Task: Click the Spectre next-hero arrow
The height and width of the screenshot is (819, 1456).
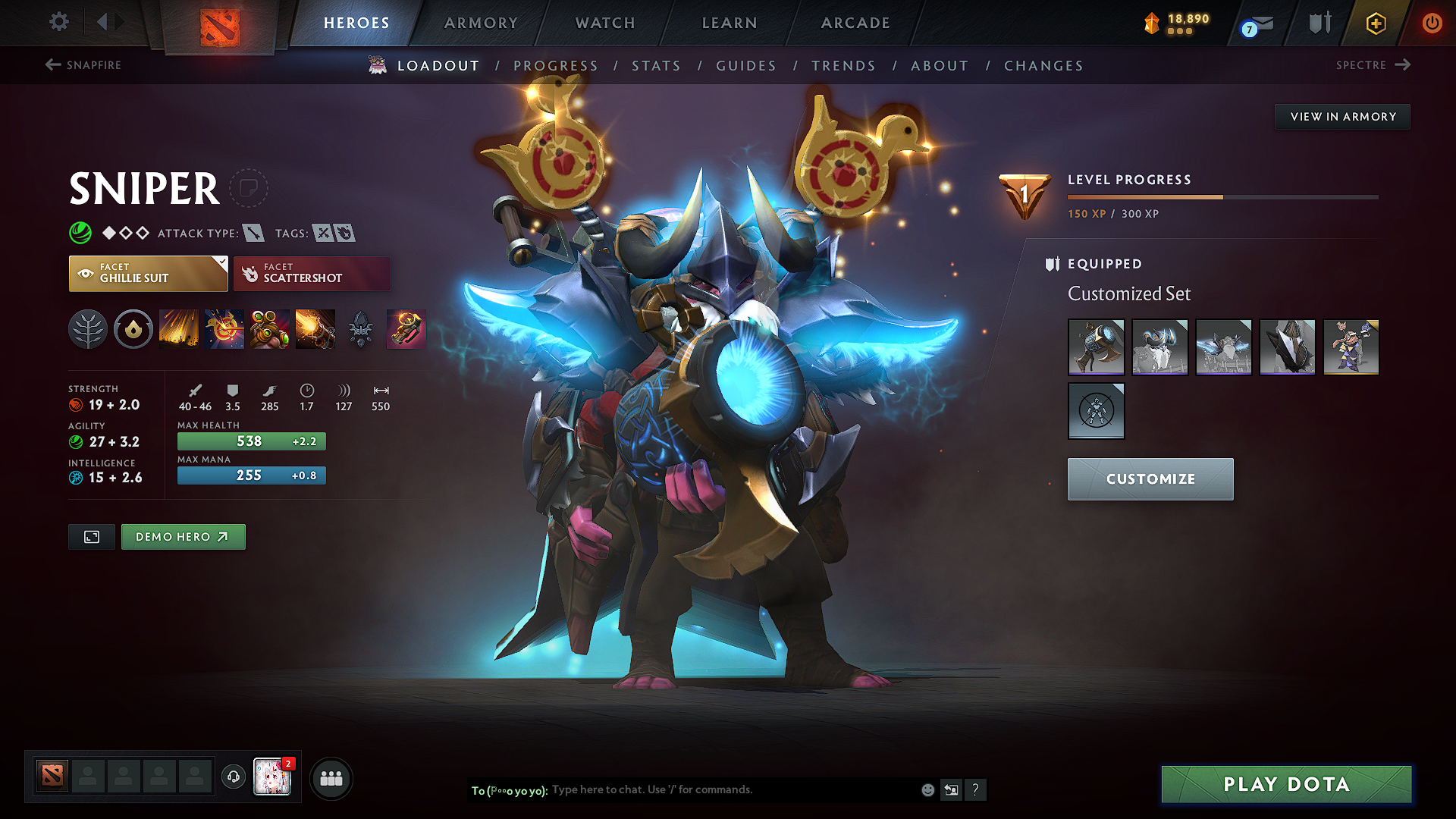Action: tap(1401, 65)
